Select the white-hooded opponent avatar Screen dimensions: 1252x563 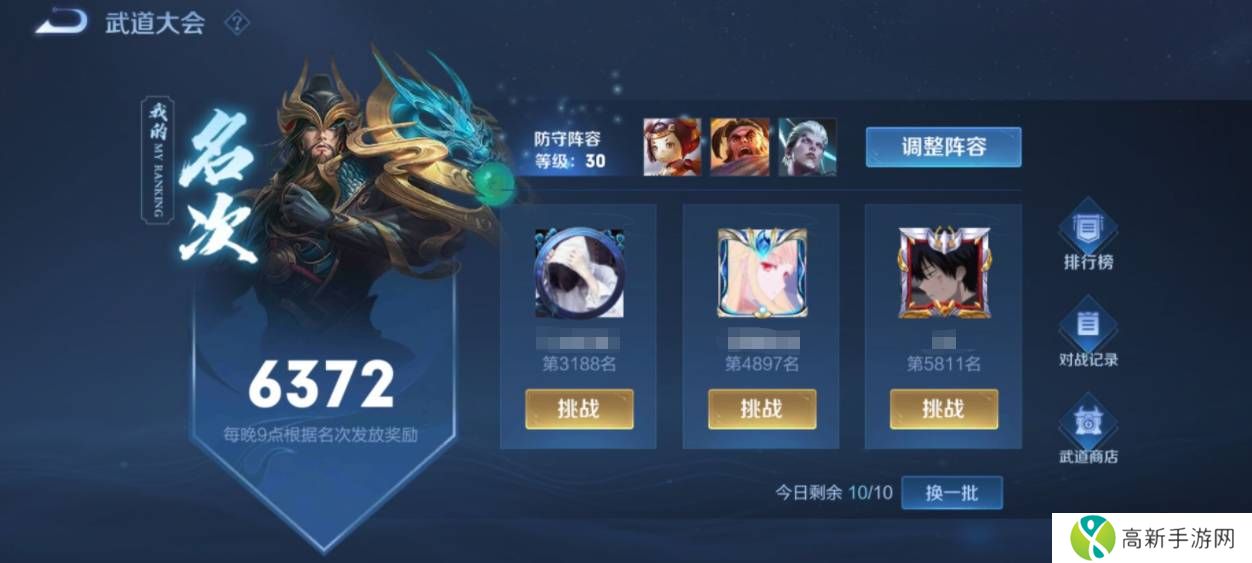click(579, 273)
